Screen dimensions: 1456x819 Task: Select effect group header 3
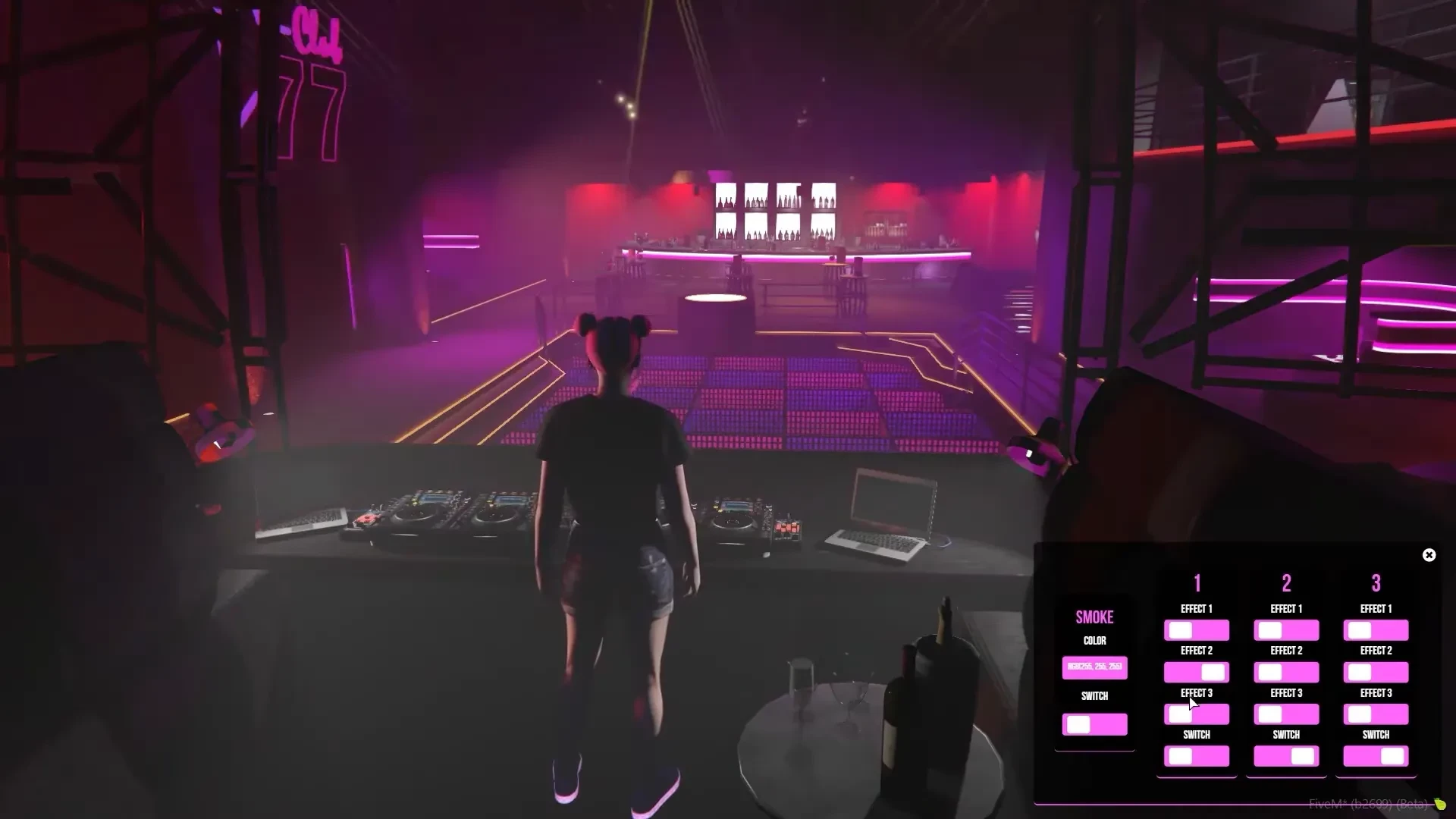point(1376,584)
